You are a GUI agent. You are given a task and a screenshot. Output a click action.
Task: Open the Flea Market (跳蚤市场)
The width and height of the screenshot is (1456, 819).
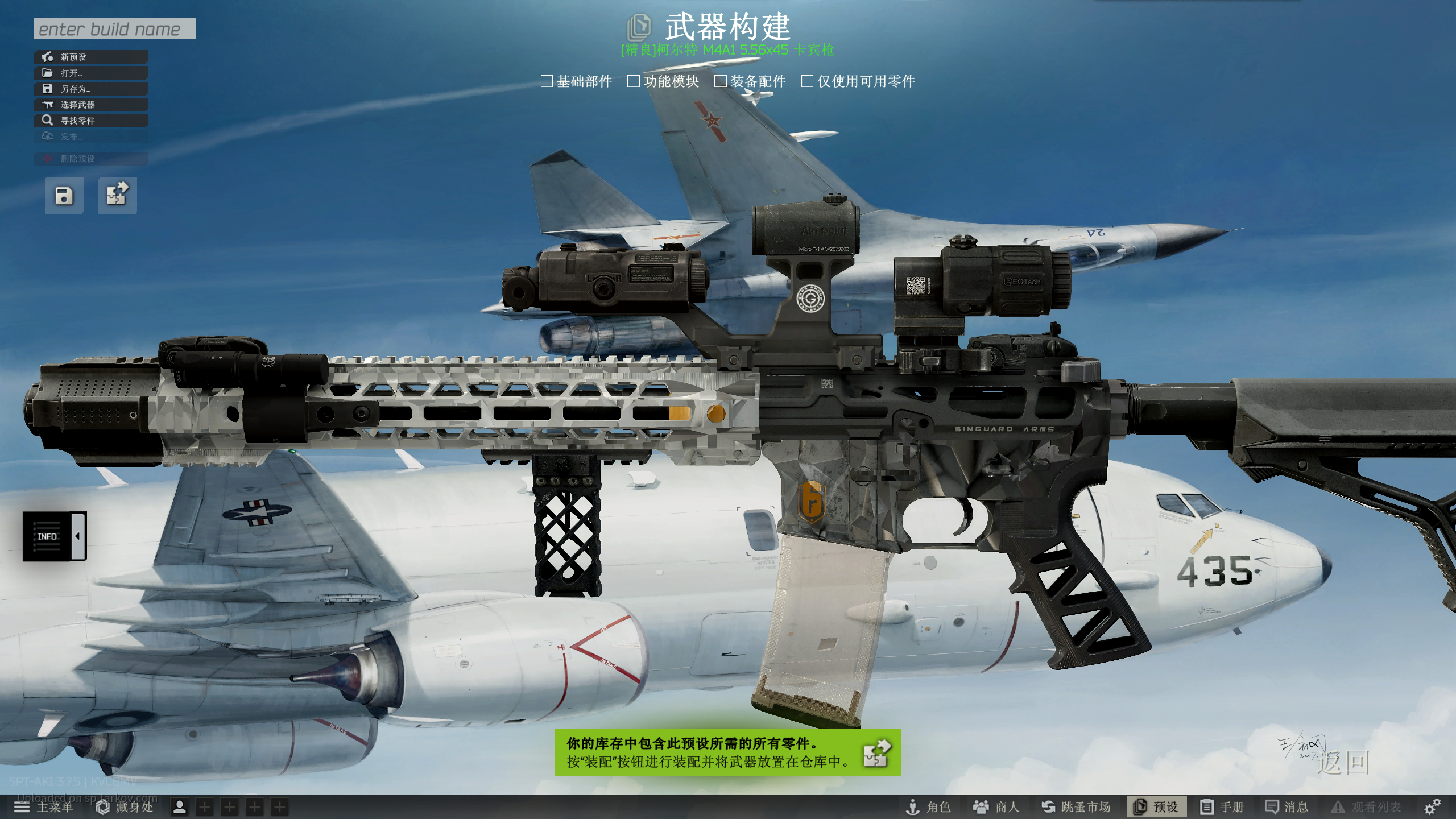(1076, 807)
